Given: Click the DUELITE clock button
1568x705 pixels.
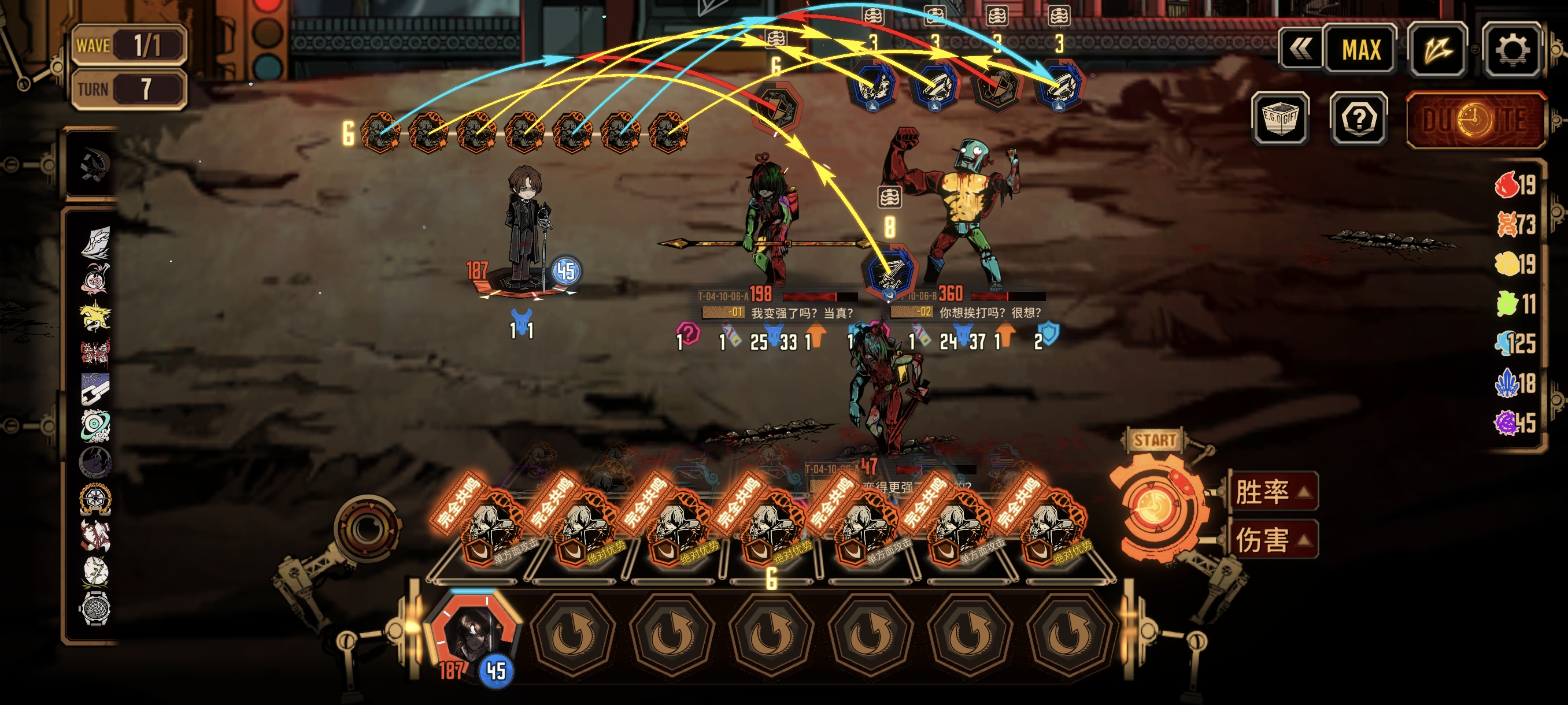Looking at the screenshot, I should [x=1475, y=120].
